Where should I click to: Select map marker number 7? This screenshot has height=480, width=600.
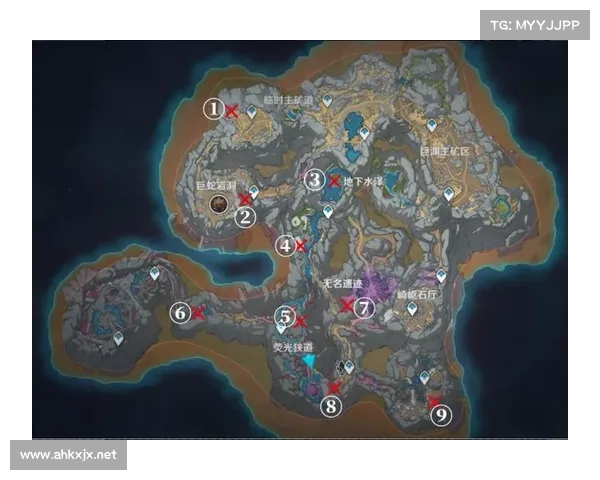(364, 308)
